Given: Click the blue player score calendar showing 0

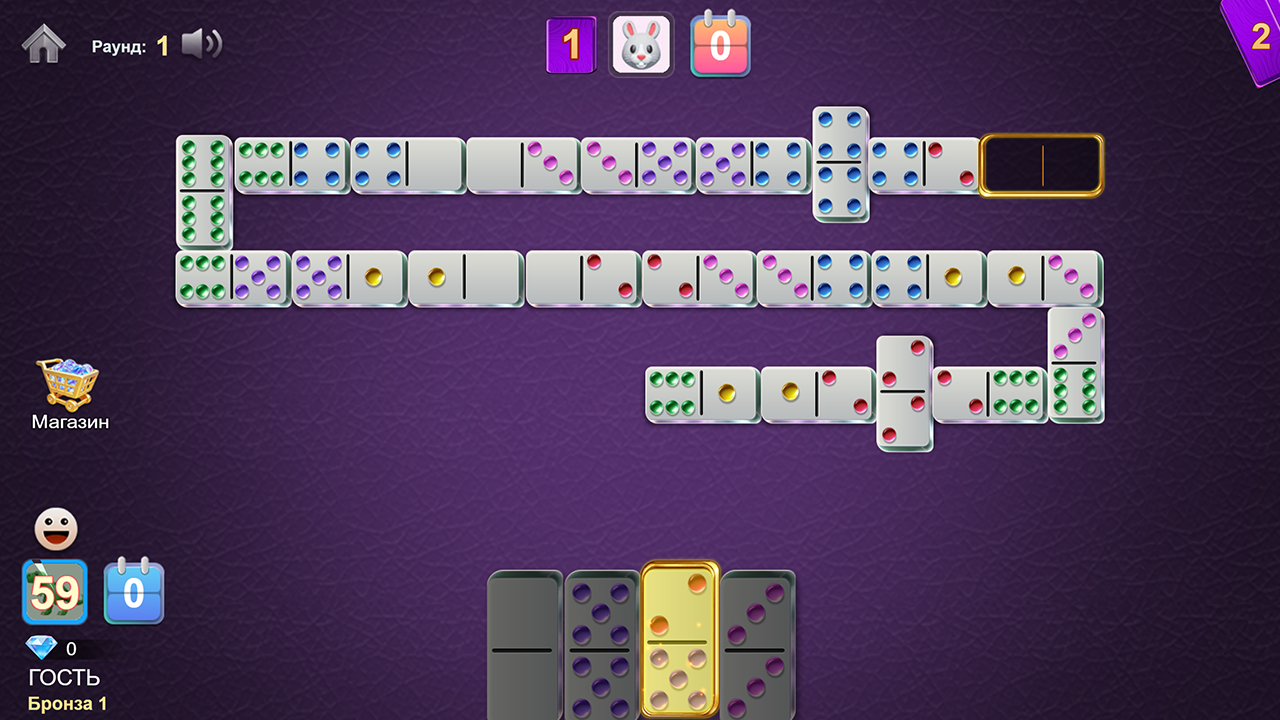Looking at the screenshot, I should coord(134,593).
